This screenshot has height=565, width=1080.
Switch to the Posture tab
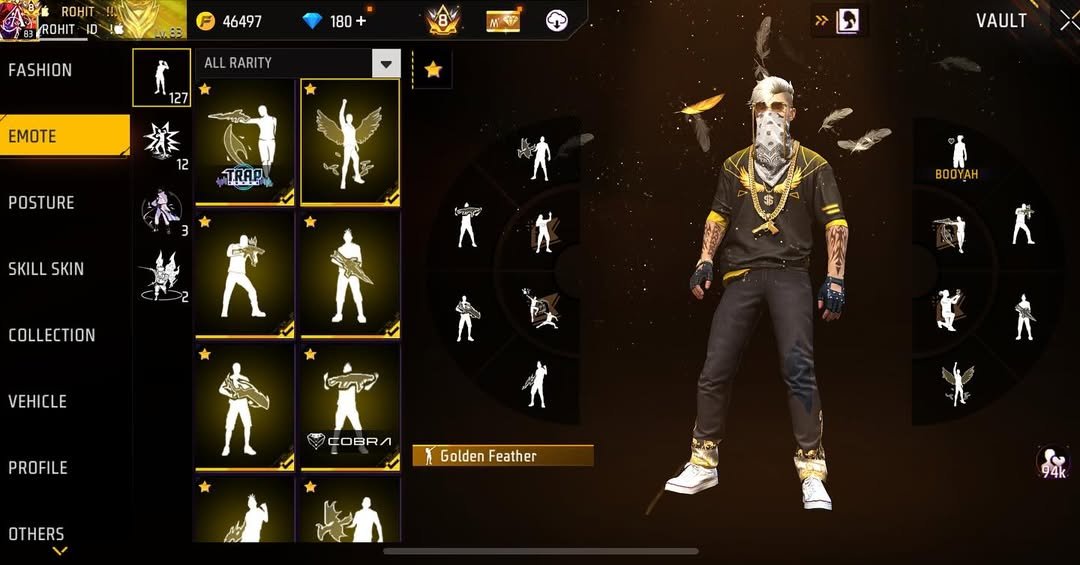[x=42, y=203]
